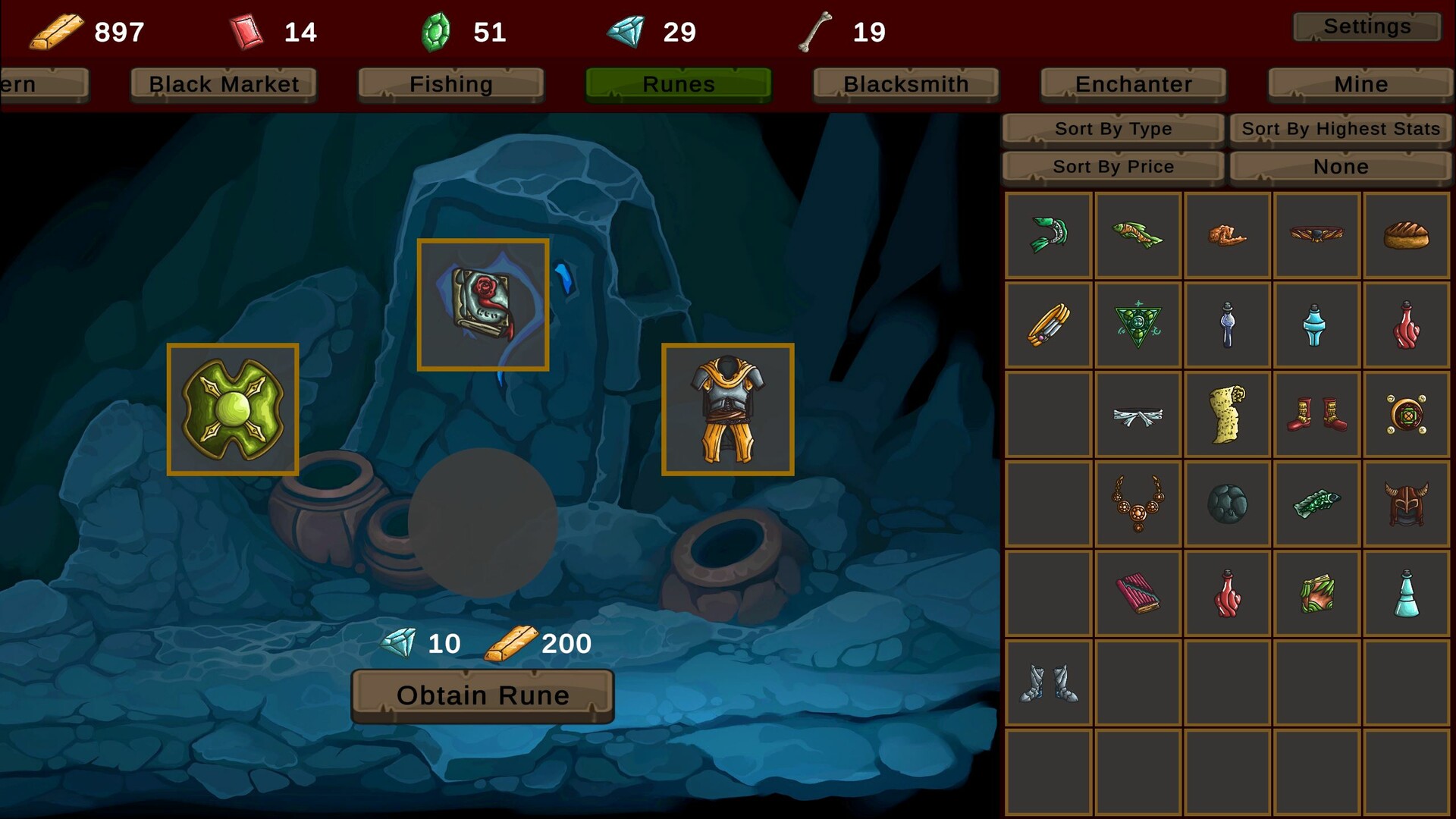Viewport: 1456px width, 819px height.
Task: Pick the gold necklace from the inventory
Action: pos(1137,503)
